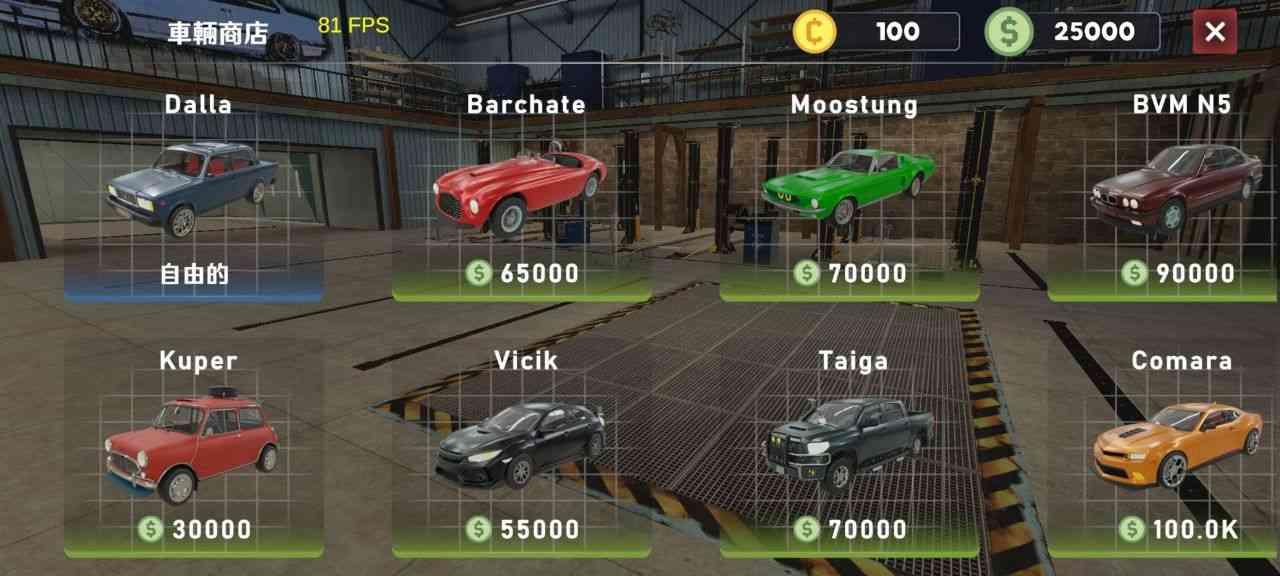Select the BVM N5 sedan
This screenshot has width=1280, height=576.
coord(1175,190)
